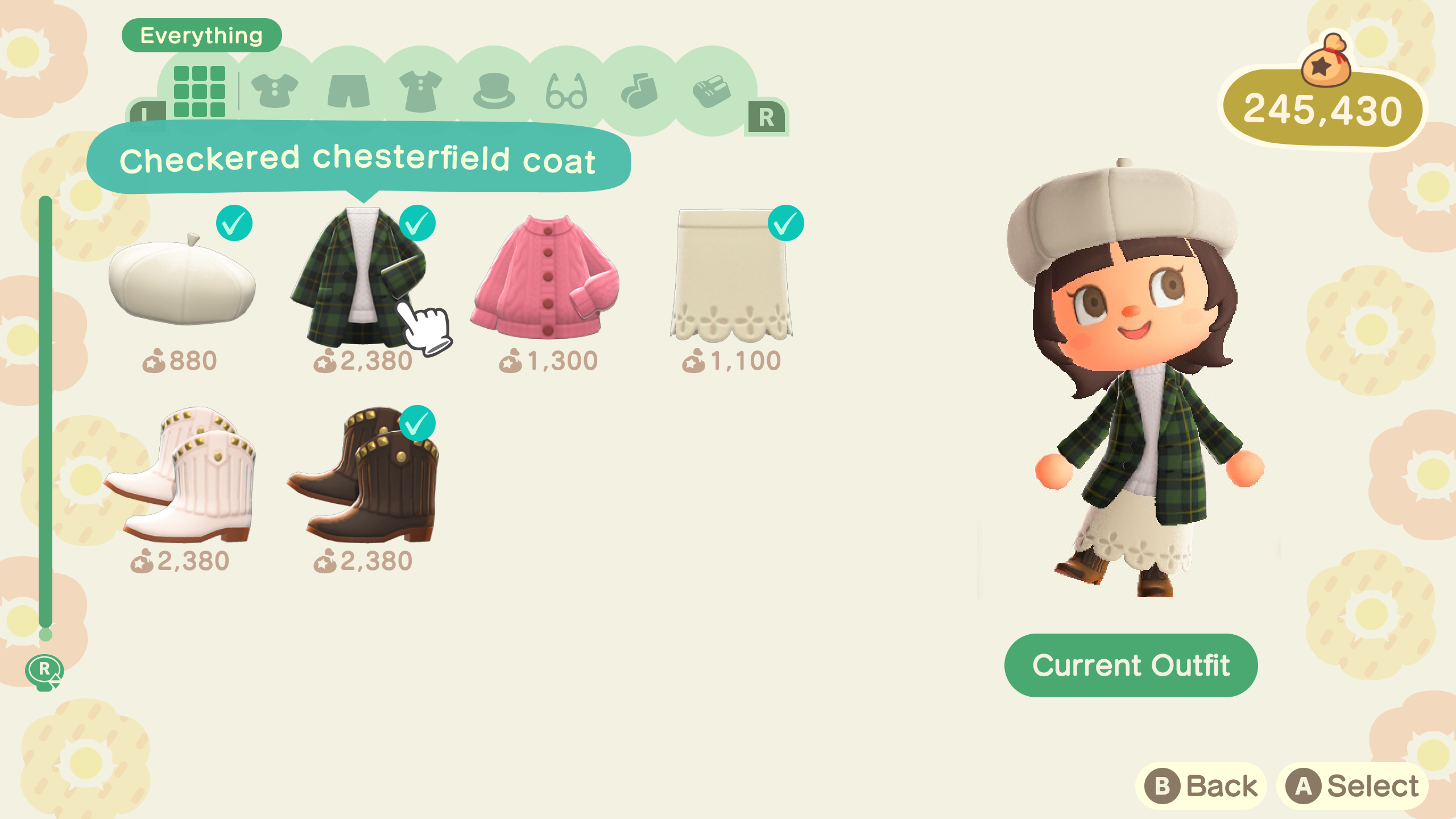Screen dimensions: 1456x819
Task: Open the glasses accessories tab
Action: point(566,91)
